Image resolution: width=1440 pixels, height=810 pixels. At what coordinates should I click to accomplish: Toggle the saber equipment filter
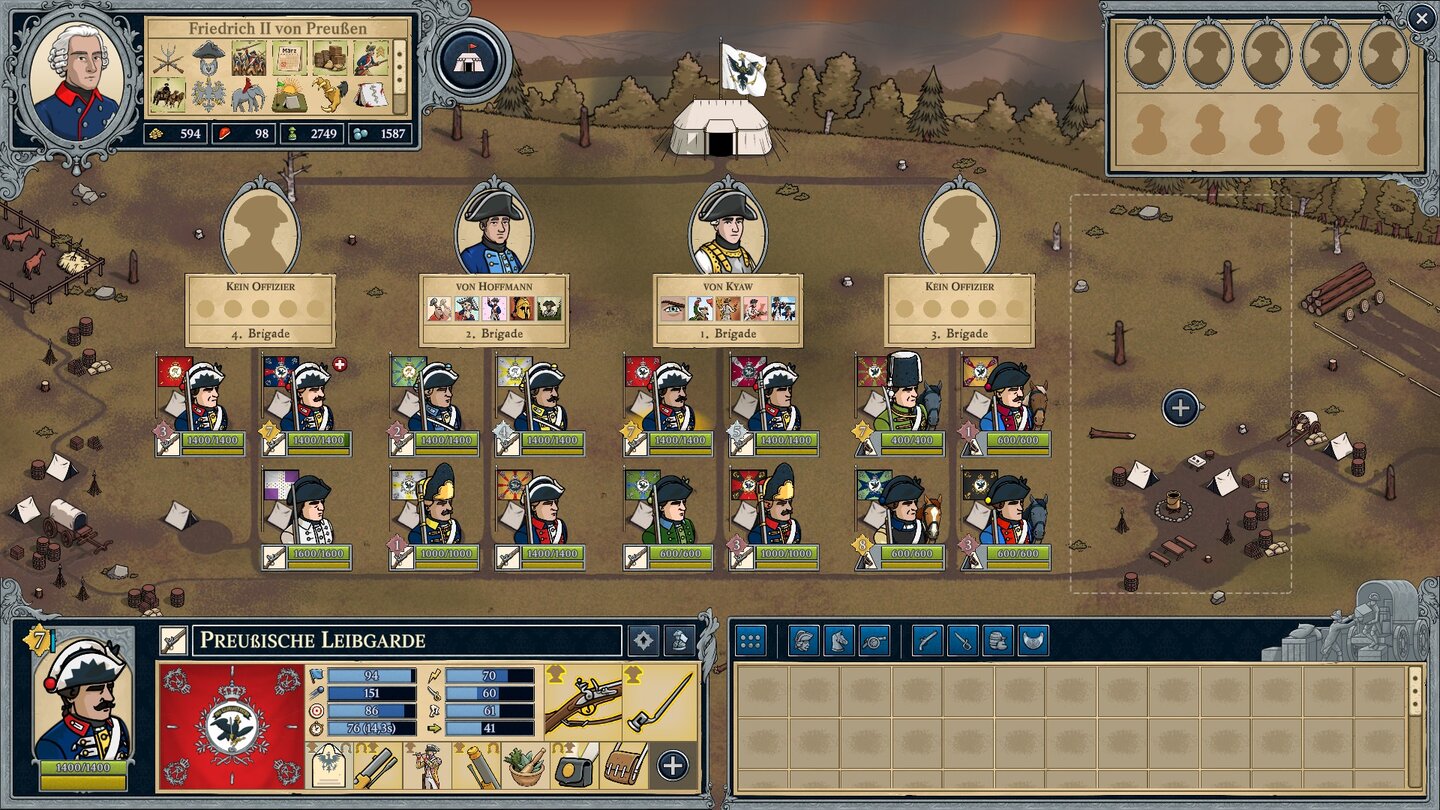coord(961,639)
